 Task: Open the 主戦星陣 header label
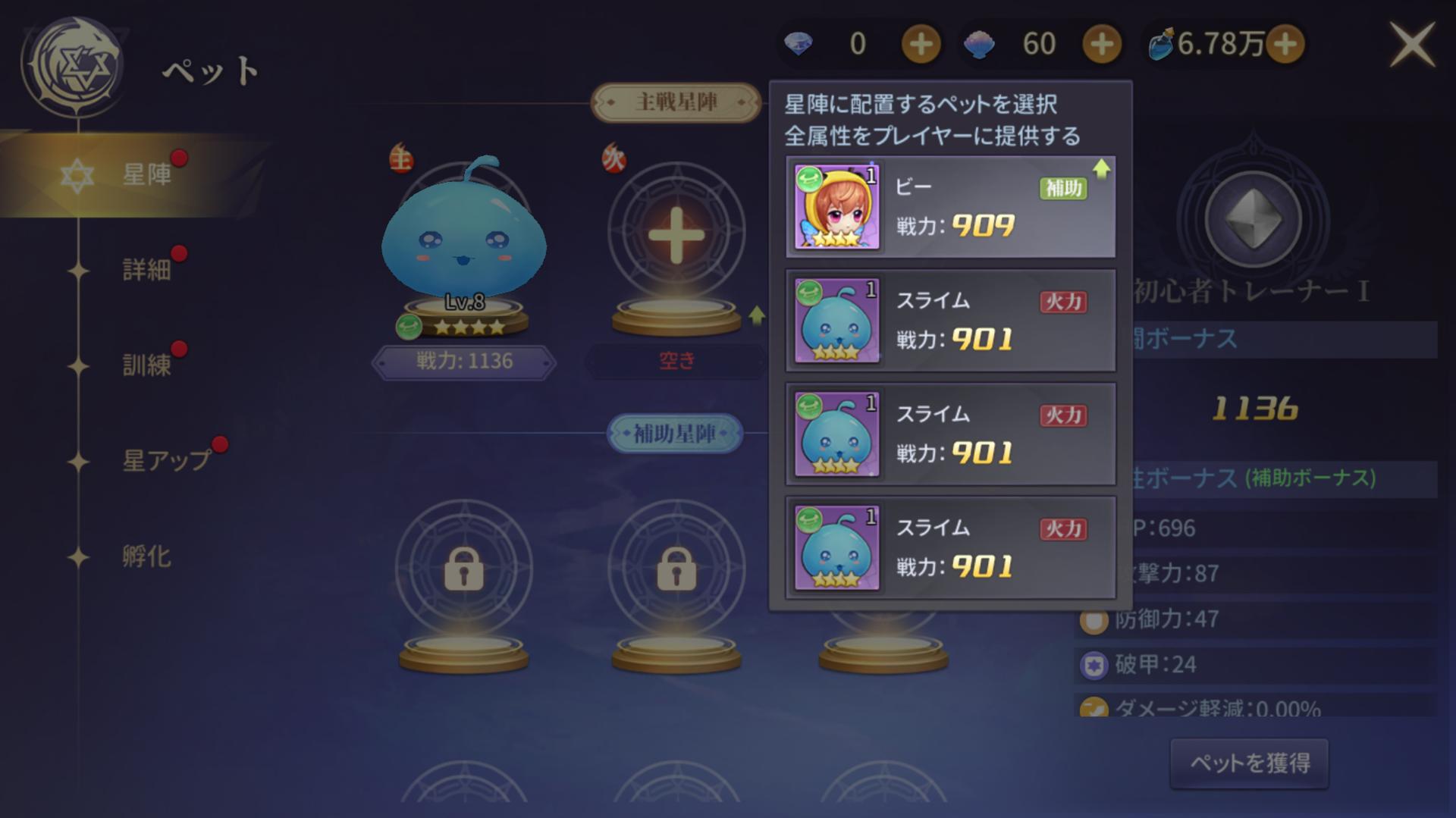[676, 102]
